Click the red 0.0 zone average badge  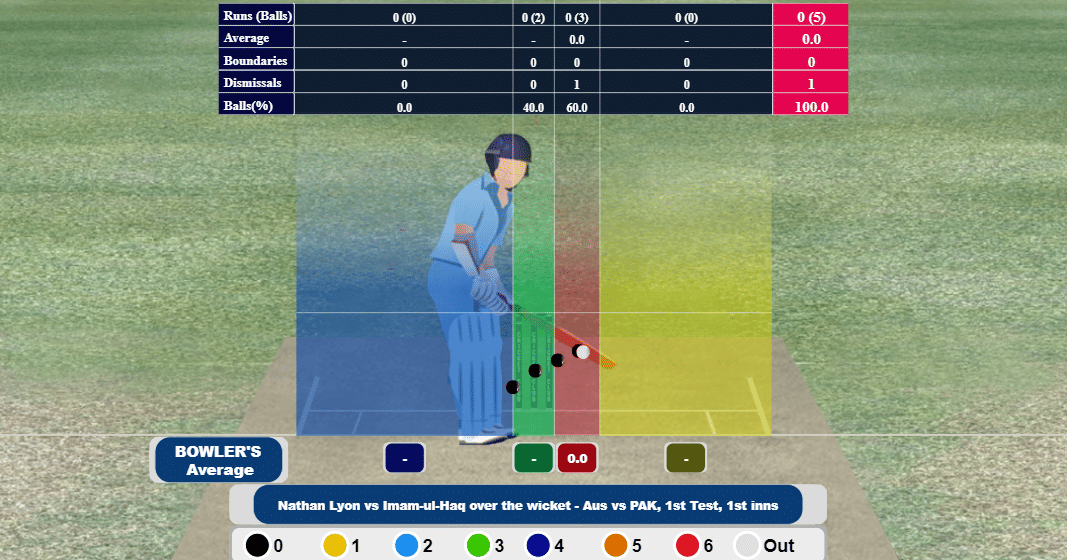[577, 458]
